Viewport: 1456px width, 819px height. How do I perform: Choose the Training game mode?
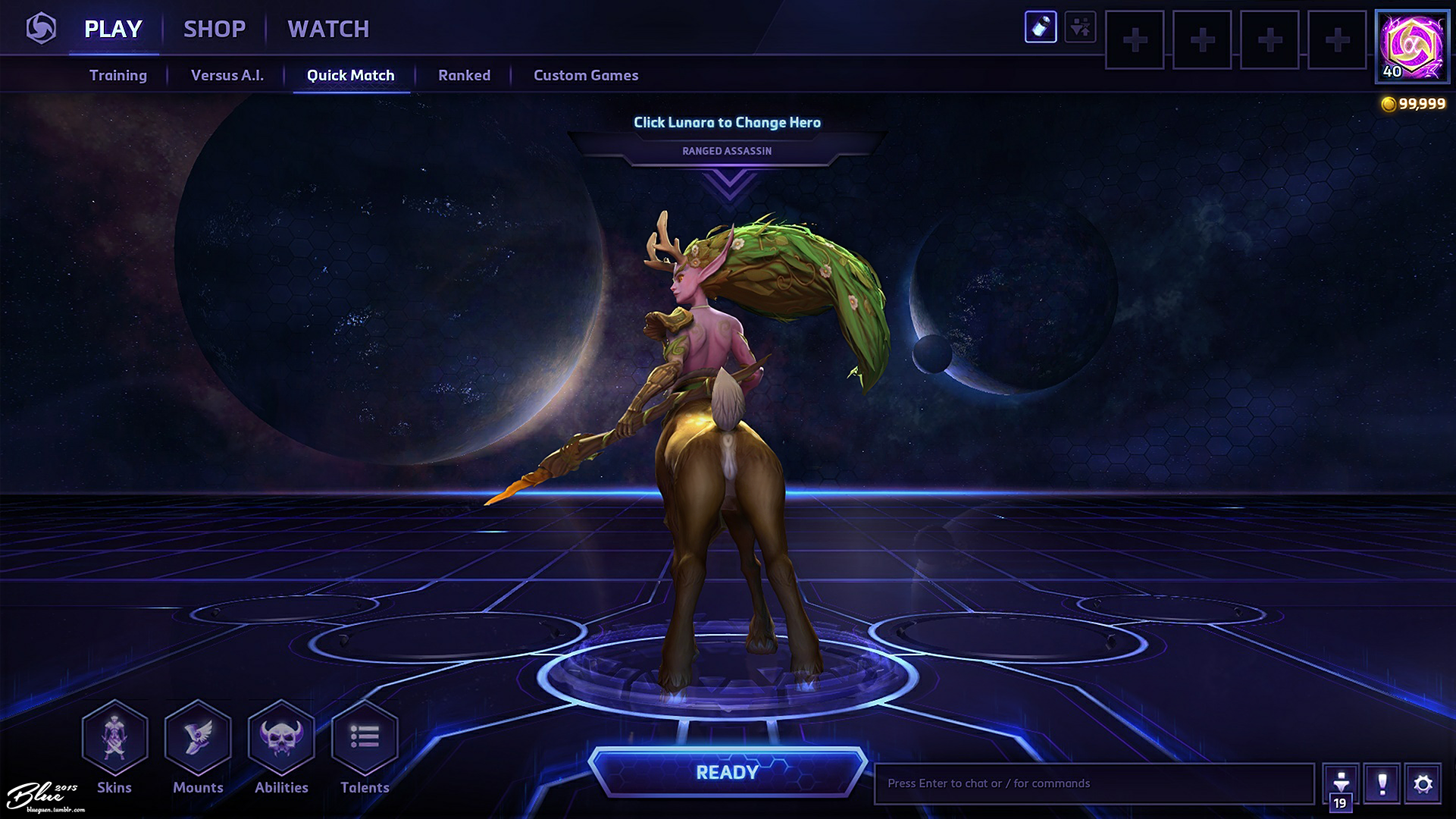pyautogui.click(x=118, y=75)
